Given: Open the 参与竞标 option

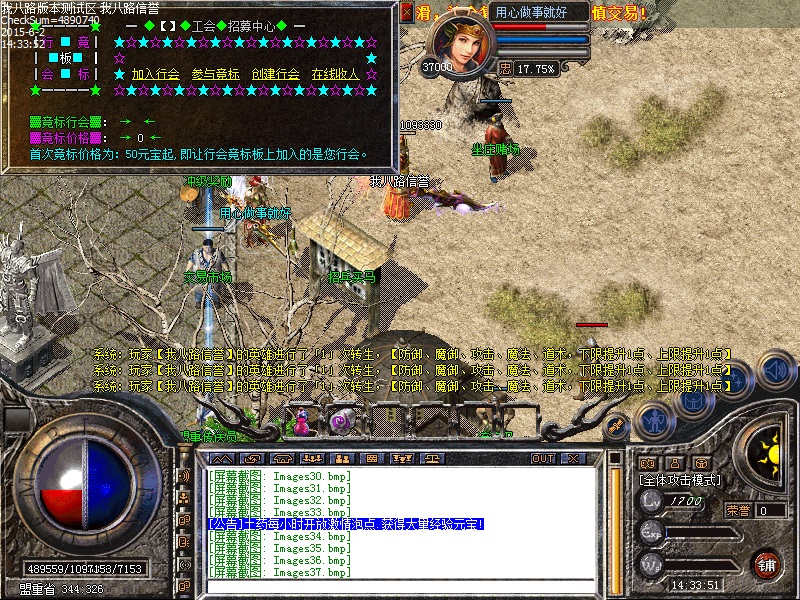Looking at the screenshot, I should (215, 74).
